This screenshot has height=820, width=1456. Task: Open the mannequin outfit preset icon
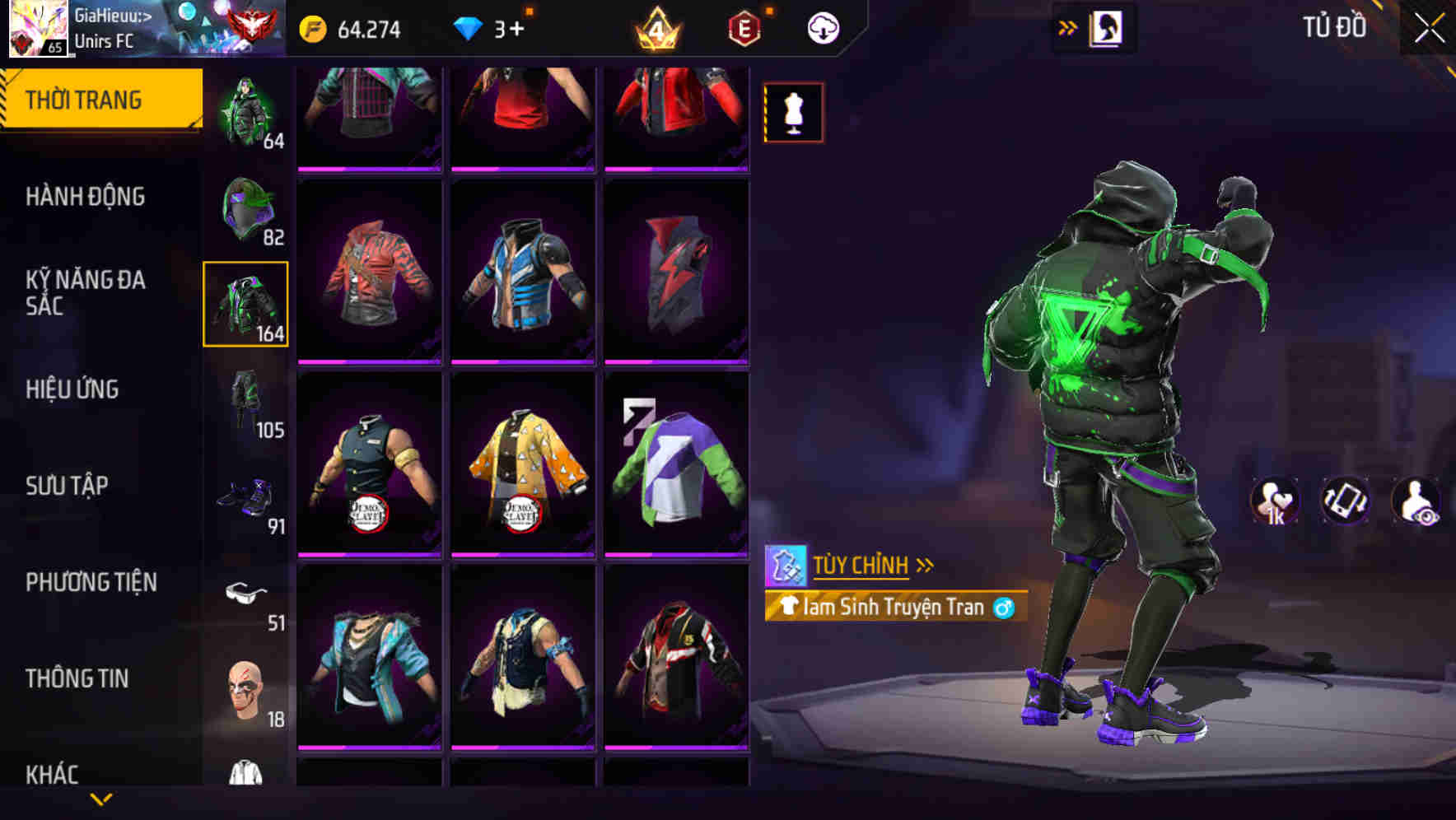(793, 112)
